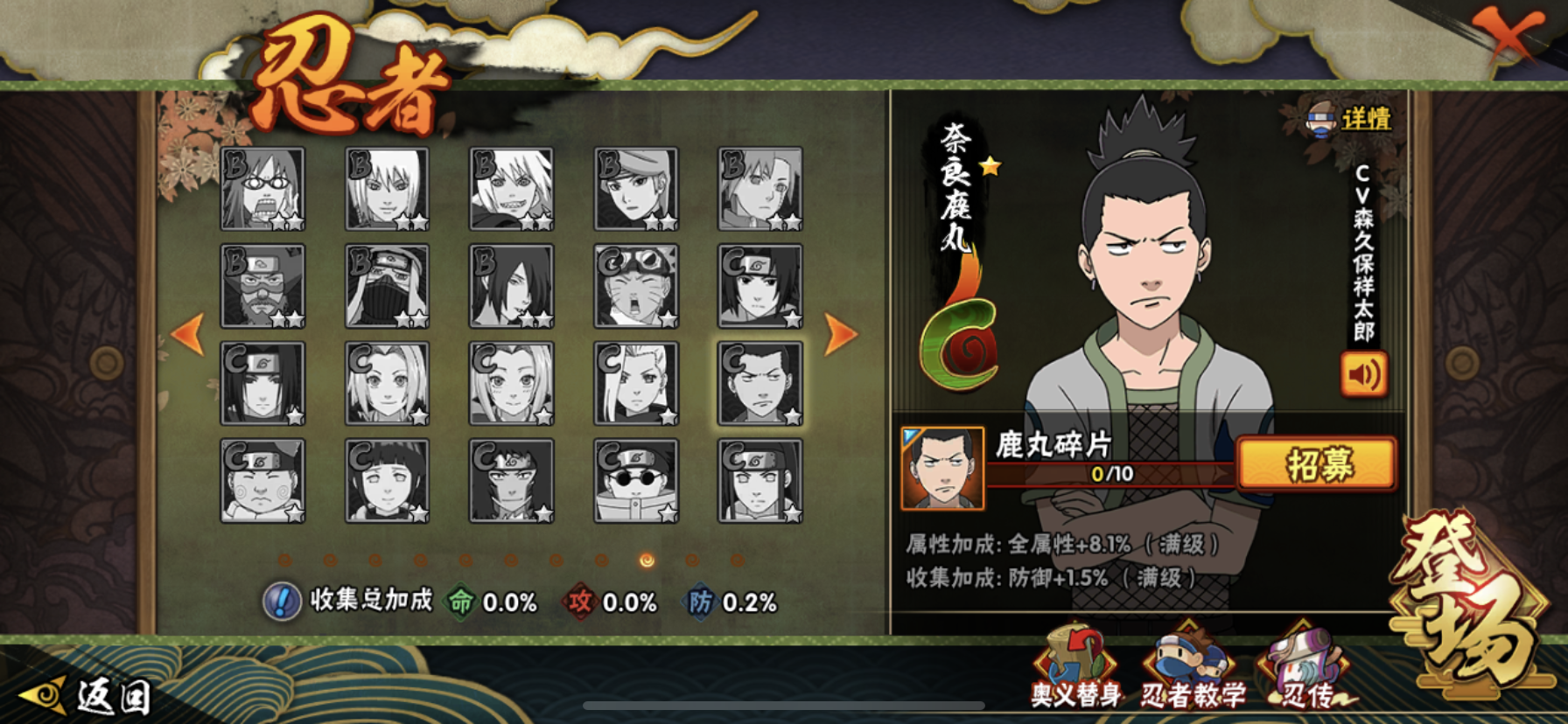The height and width of the screenshot is (724, 1568).
Task: Open 奥义替身 menu
Action: 1075,669
